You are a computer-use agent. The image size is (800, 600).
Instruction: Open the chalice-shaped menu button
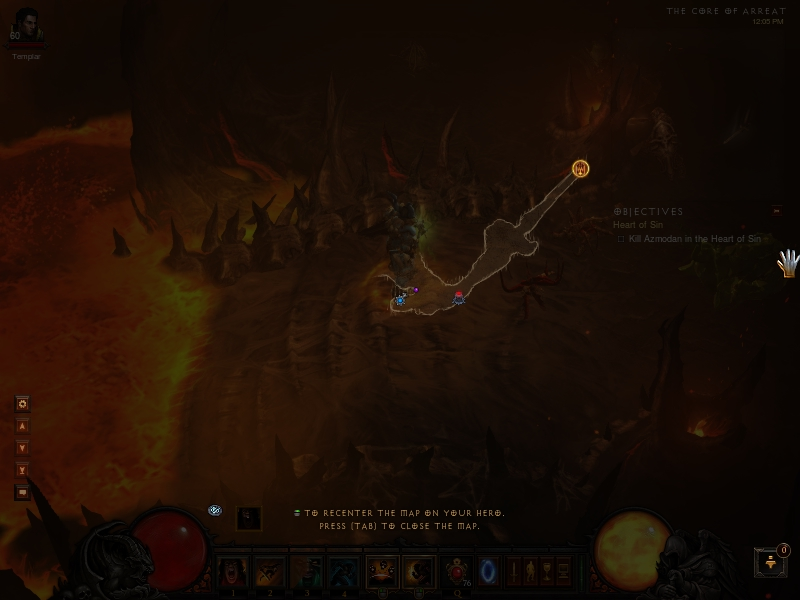click(x=547, y=572)
